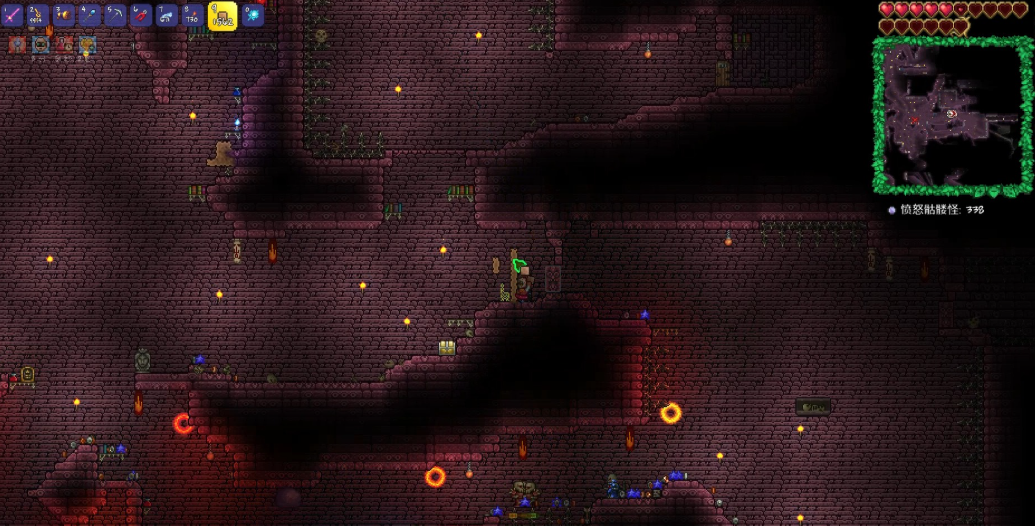This screenshot has height=526, width=1035.
Task: Select the torch stack hotbar slot
Action: pyautogui.click(x=193, y=15)
